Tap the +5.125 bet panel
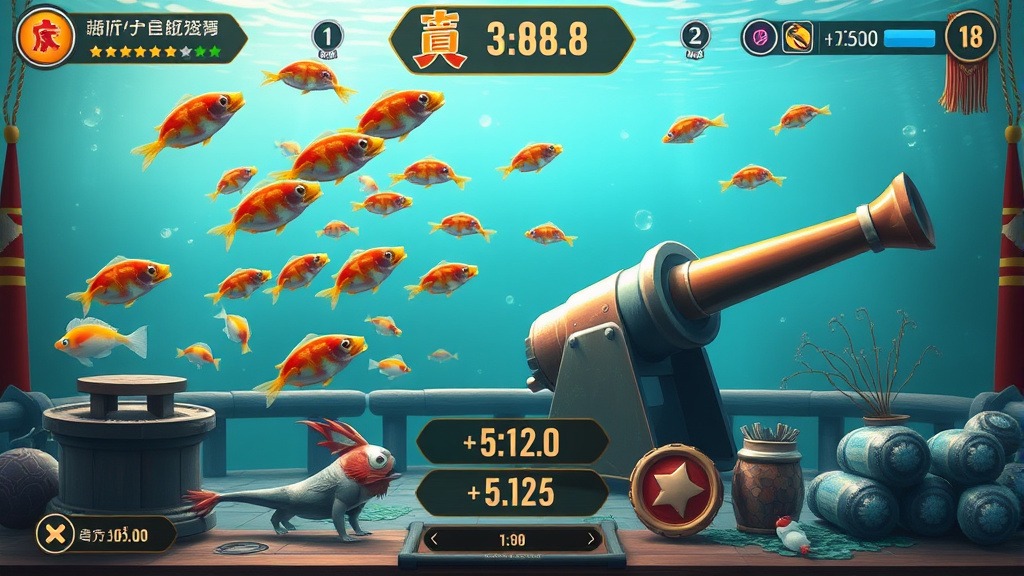This screenshot has width=1024, height=576. tap(512, 492)
